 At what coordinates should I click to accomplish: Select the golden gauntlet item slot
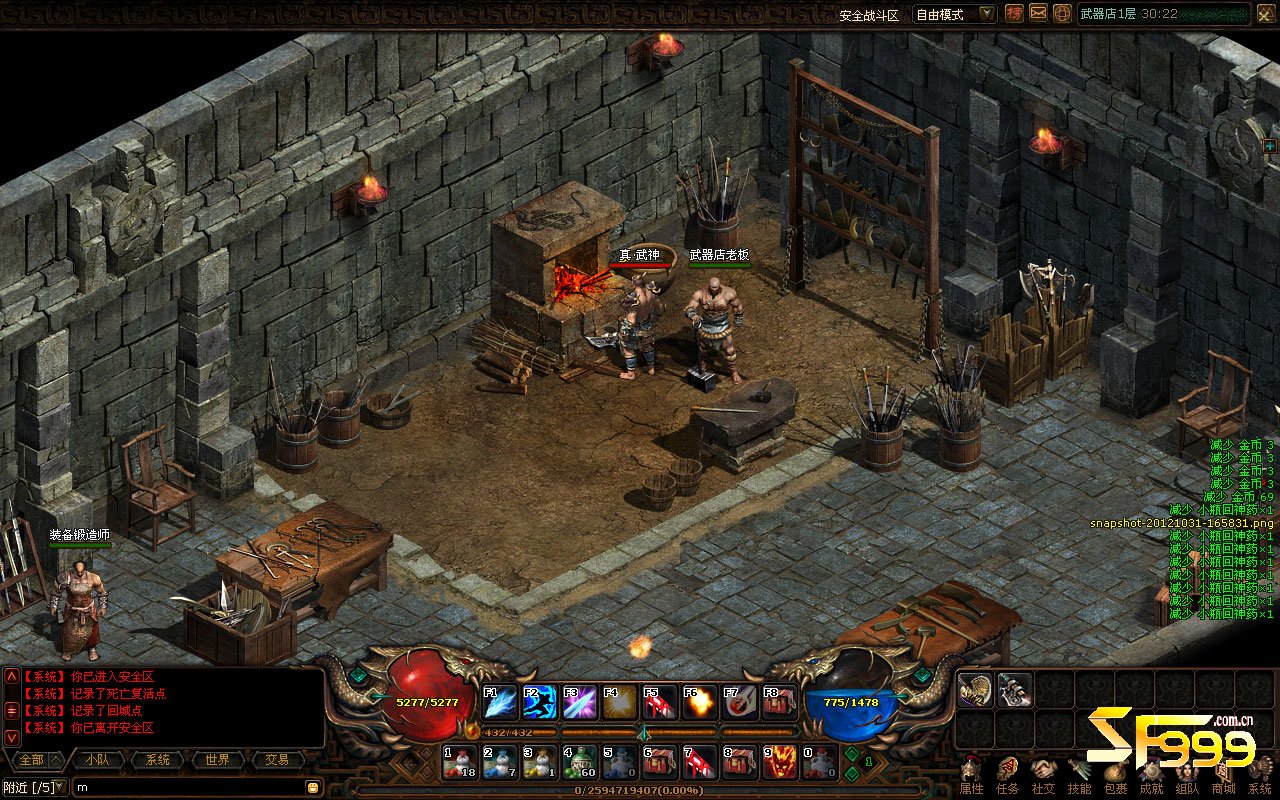pos(974,689)
